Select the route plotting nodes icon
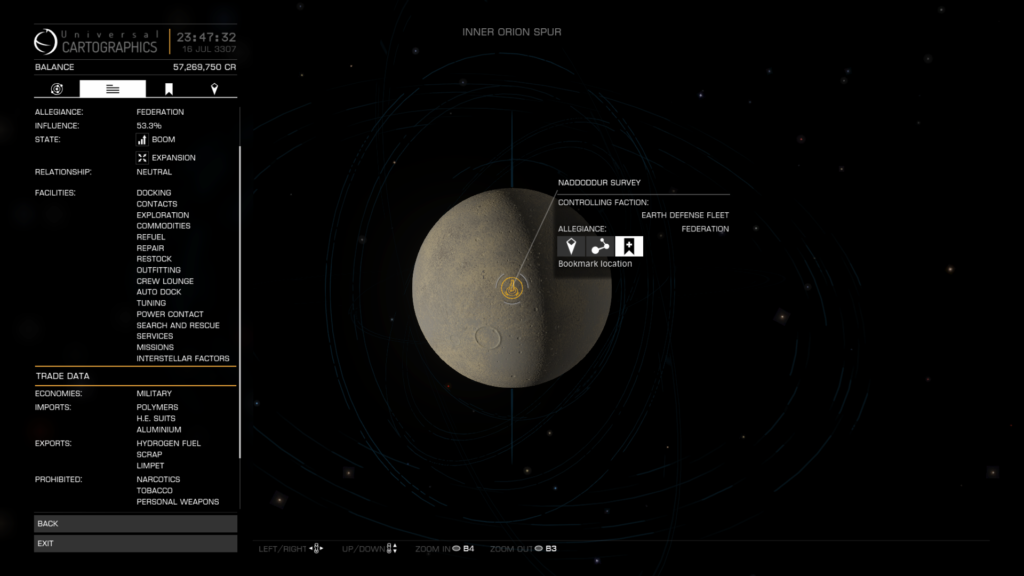This screenshot has width=1024, height=576. 600,246
